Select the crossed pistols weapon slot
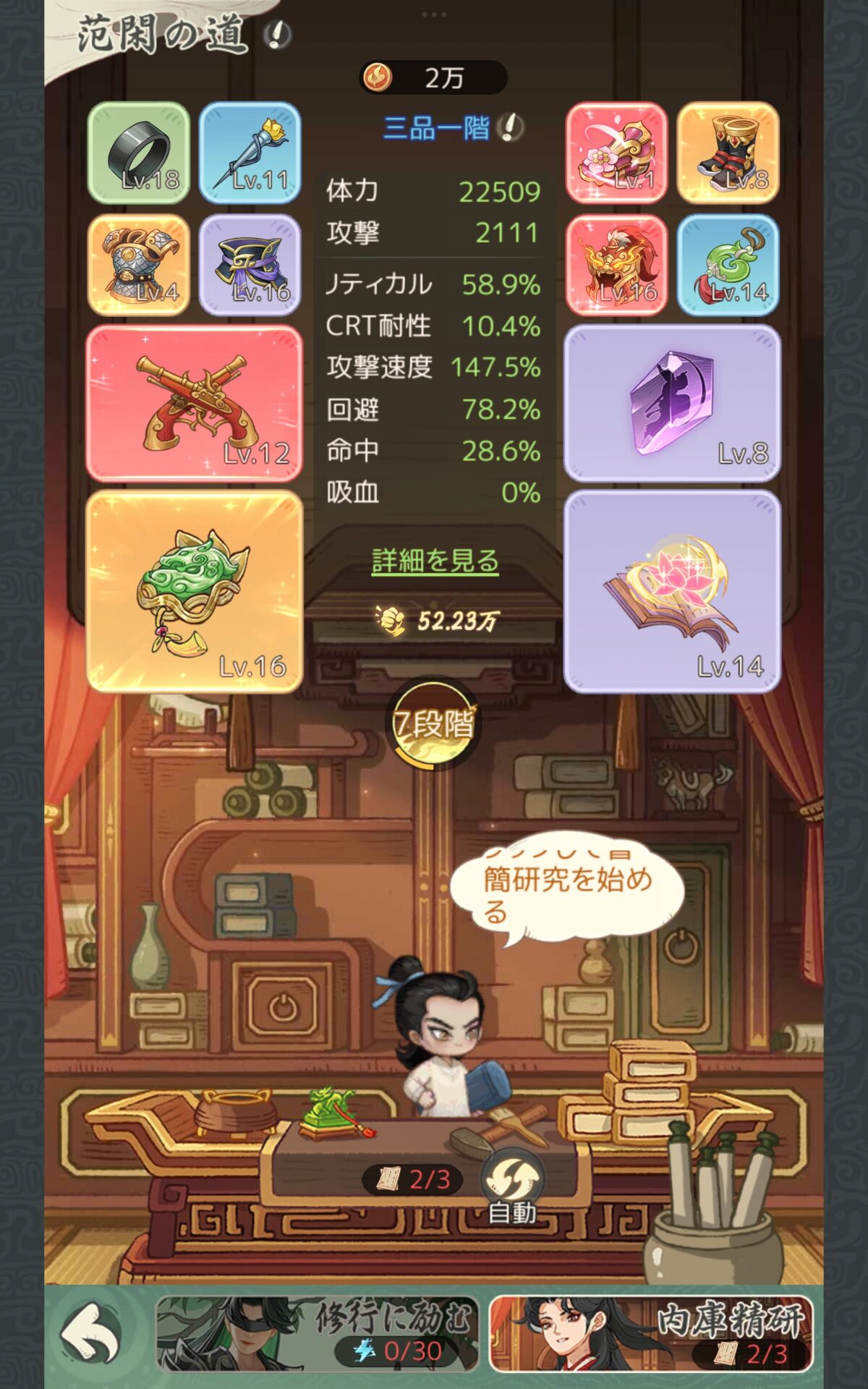868x1389 pixels. (x=194, y=403)
